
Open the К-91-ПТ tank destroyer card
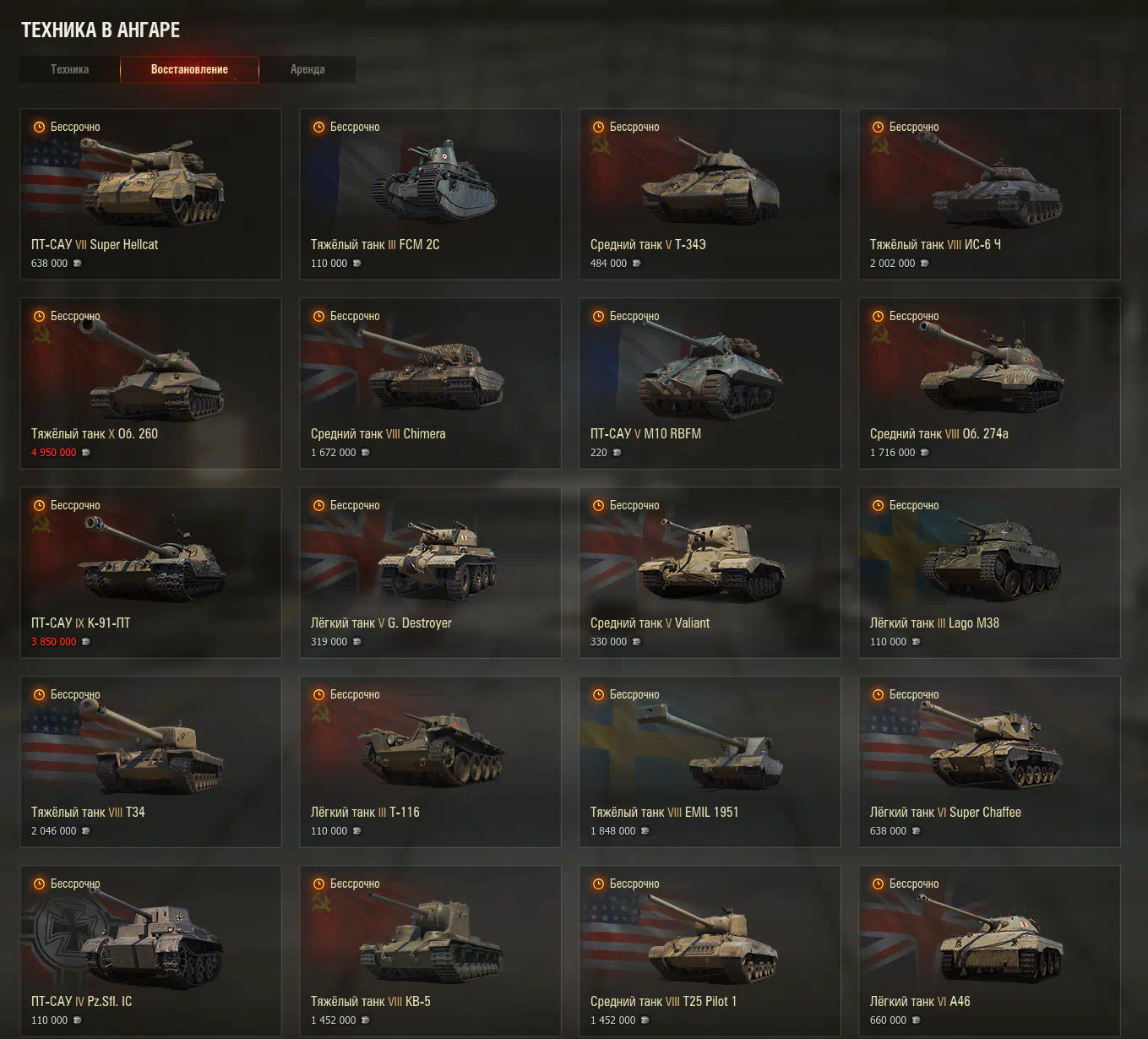pyautogui.click(x=150, y=573)
